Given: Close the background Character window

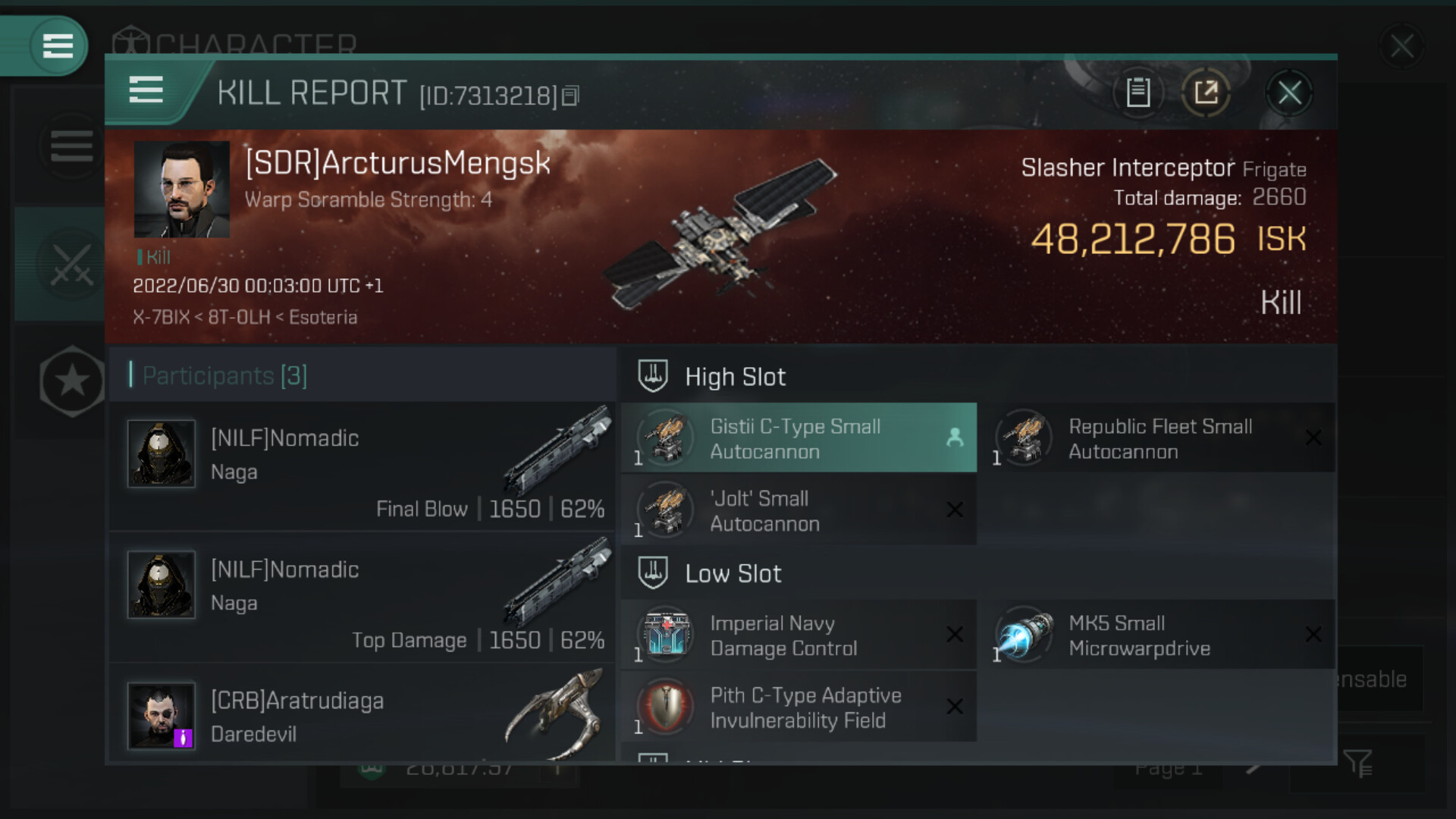Looking at the screenshot, I should click(x=1401, y=46).
